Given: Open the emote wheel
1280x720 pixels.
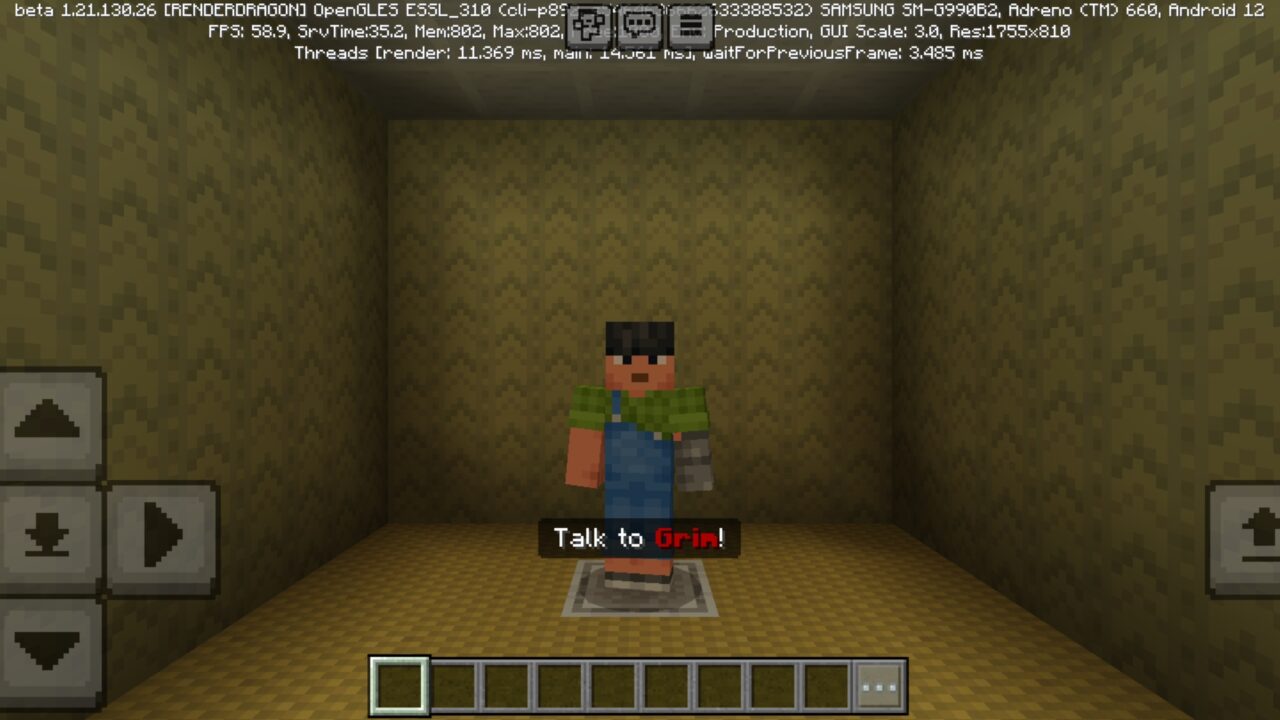Looking at the screenshot, I should [x=590, y=24].
